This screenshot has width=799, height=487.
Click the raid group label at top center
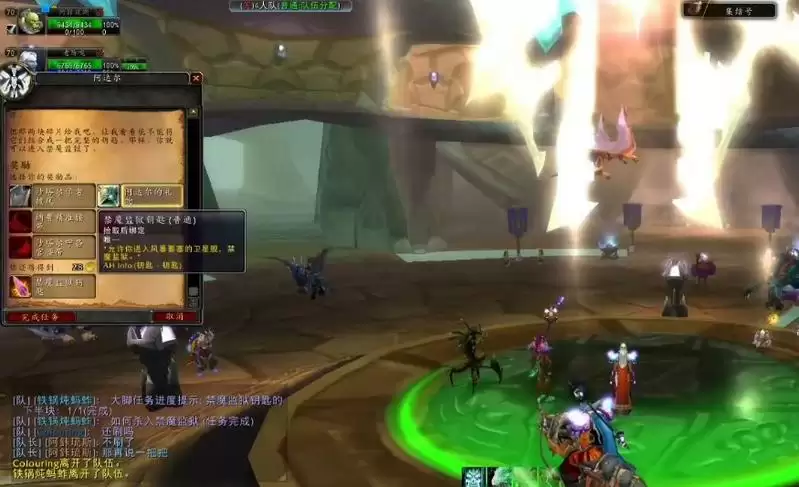tap(287, 6)
